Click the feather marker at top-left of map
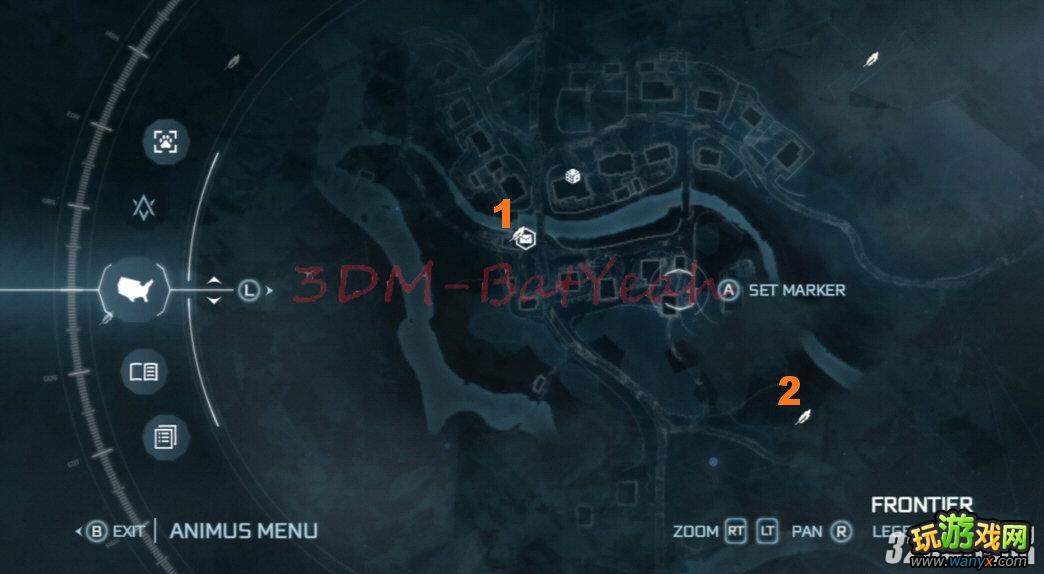Screen dimensions: 1044x574 (233, 62)
